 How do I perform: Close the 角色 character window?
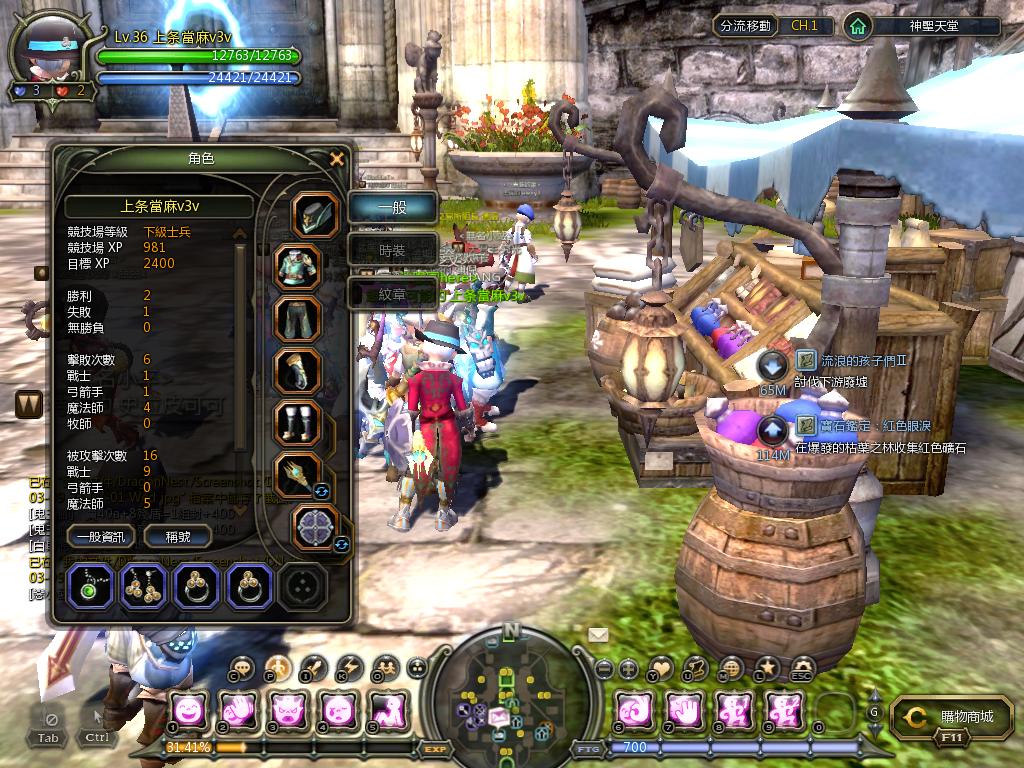337,158
